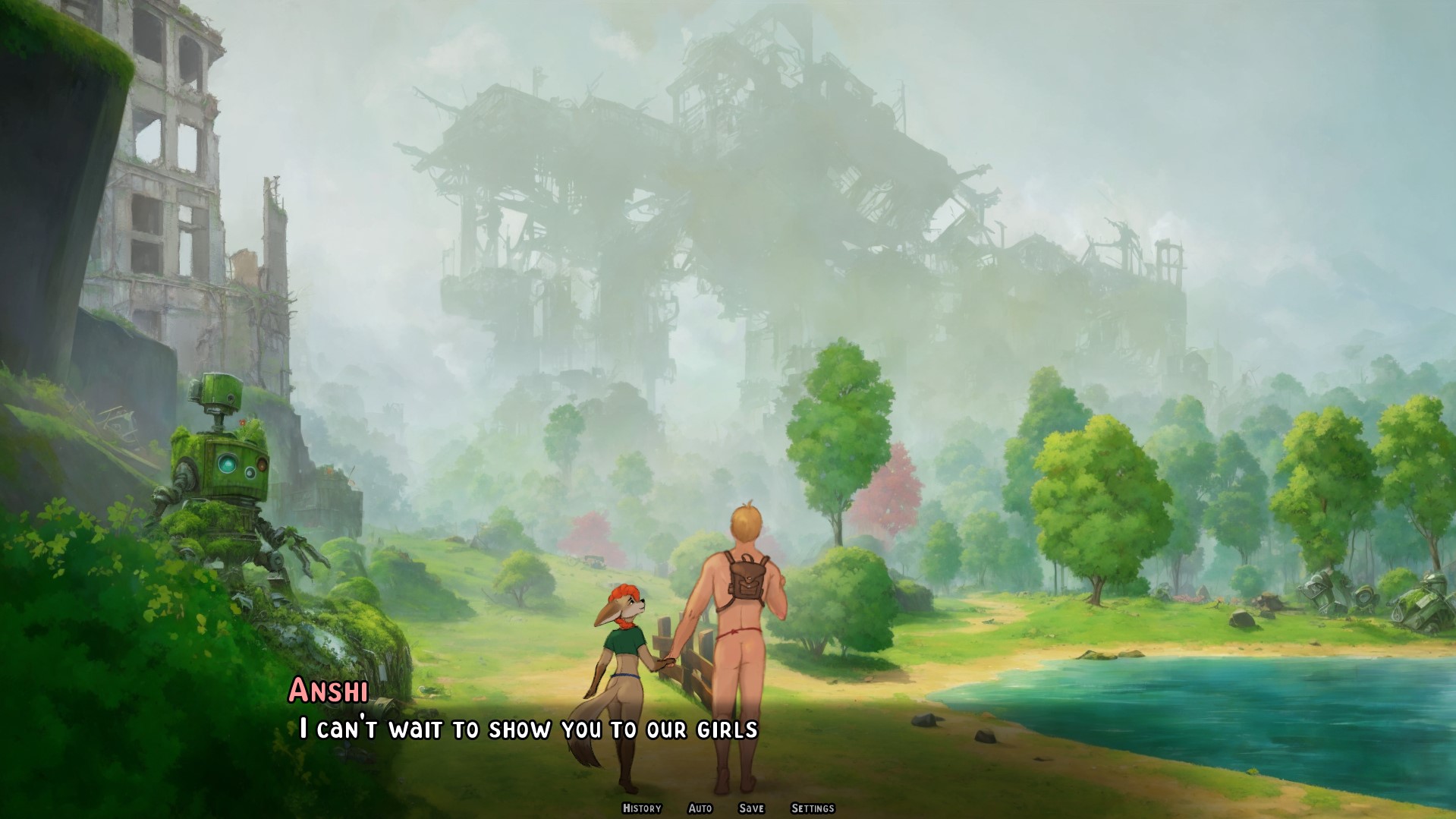Open the History screen
The width and height of the screenshot is (1456, 819).
pos(641,808)
